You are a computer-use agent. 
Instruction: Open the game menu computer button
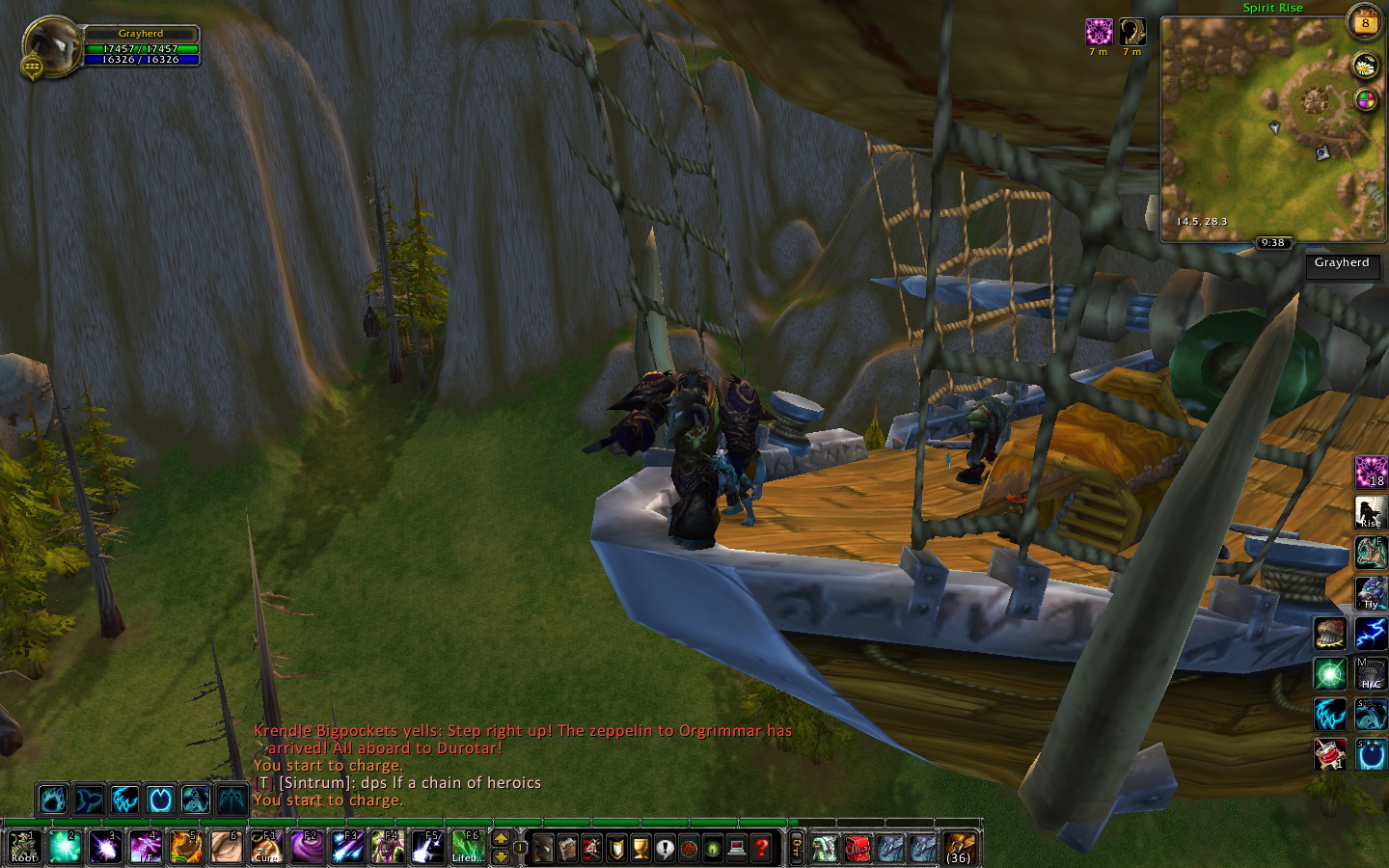tap(737, 848)
